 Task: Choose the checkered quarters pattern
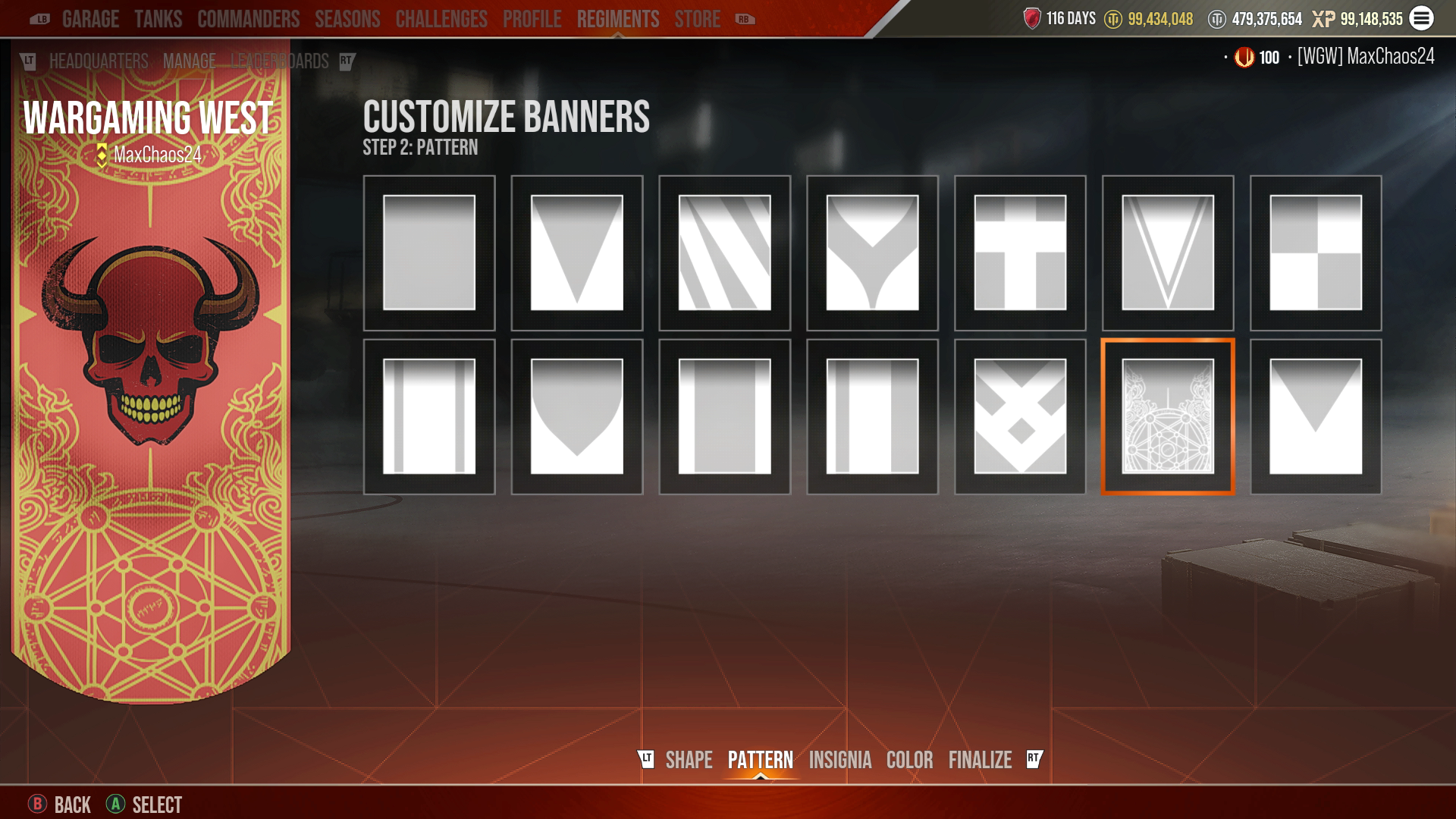(x=1316, y=253)
